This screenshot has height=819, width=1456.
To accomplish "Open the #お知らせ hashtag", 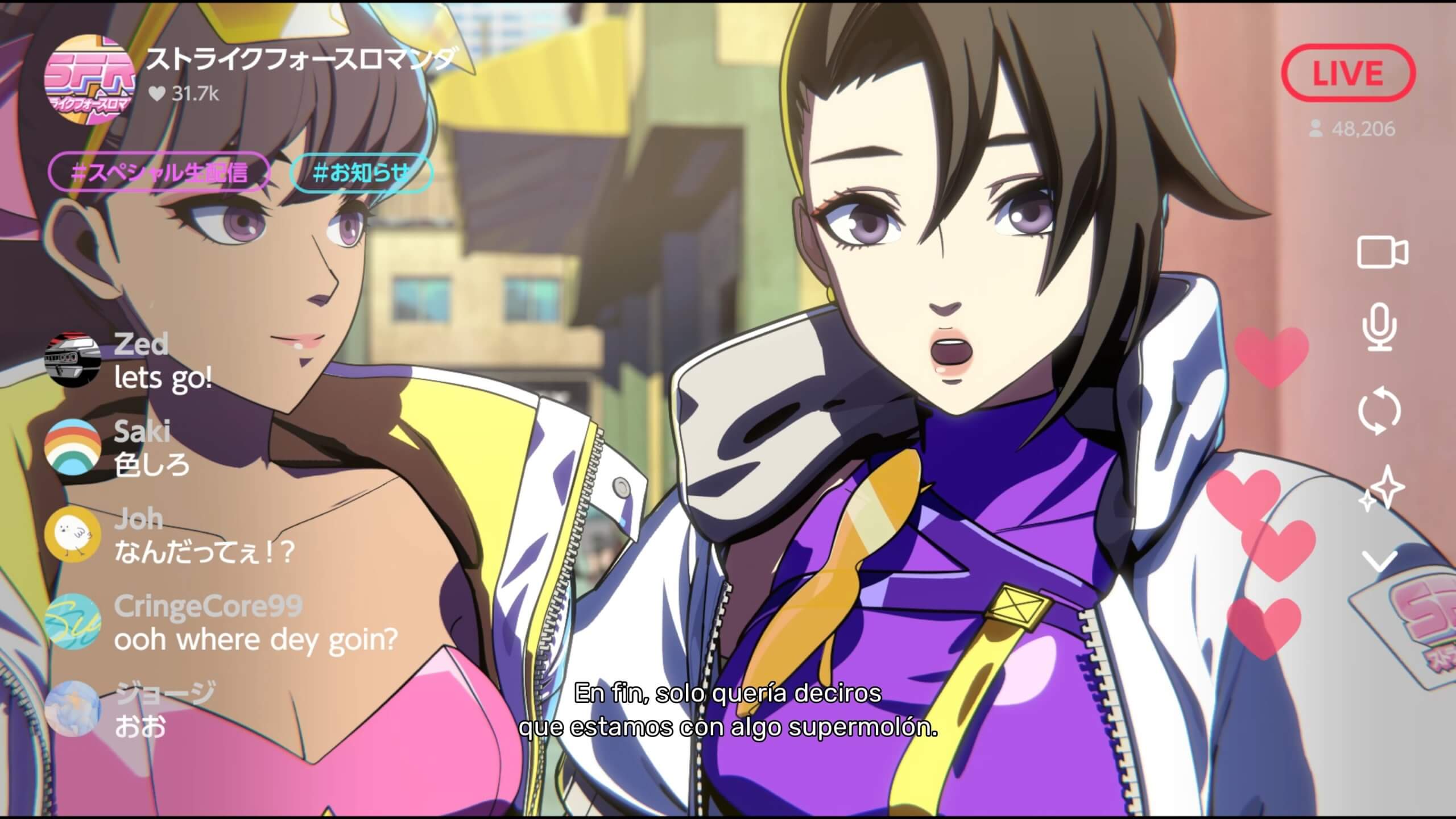I will coord(362,172).
